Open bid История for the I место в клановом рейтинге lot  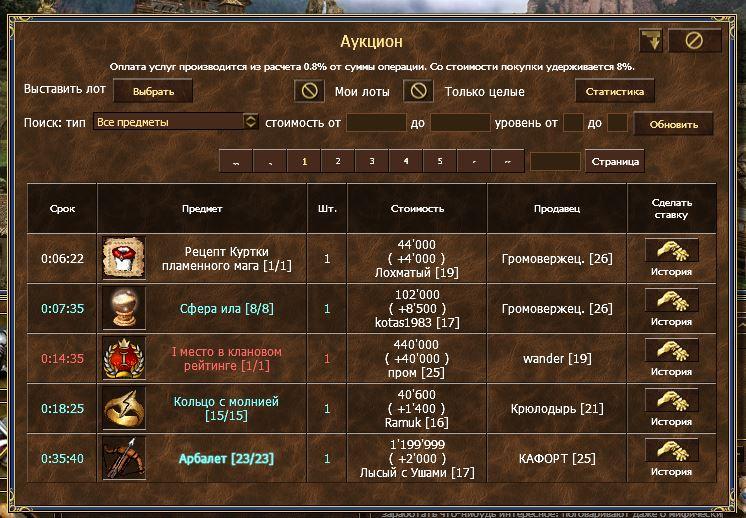click(671, 372)
